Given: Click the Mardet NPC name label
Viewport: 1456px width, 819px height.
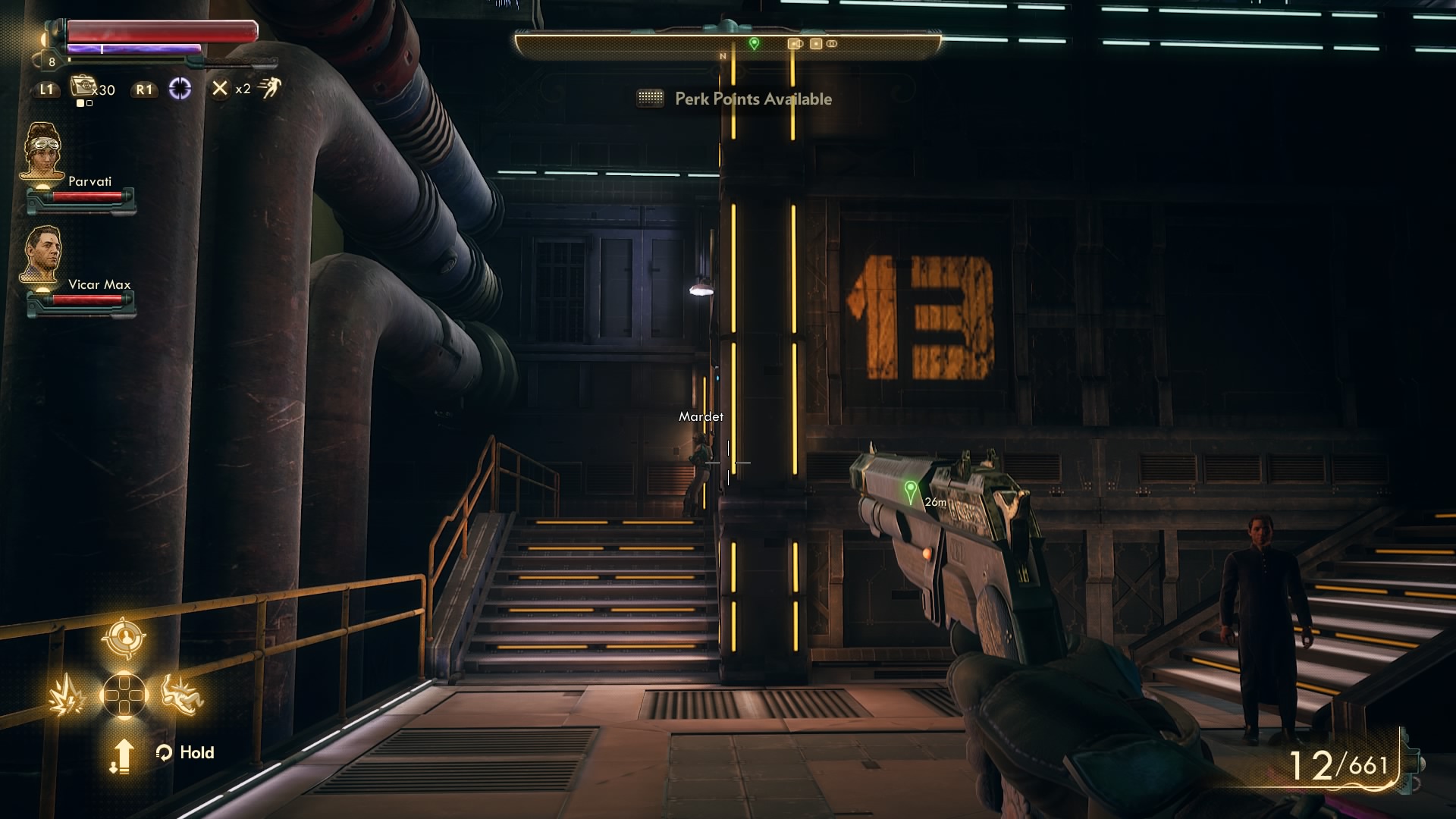Looking at the screenshot, I should pos(701,416).
